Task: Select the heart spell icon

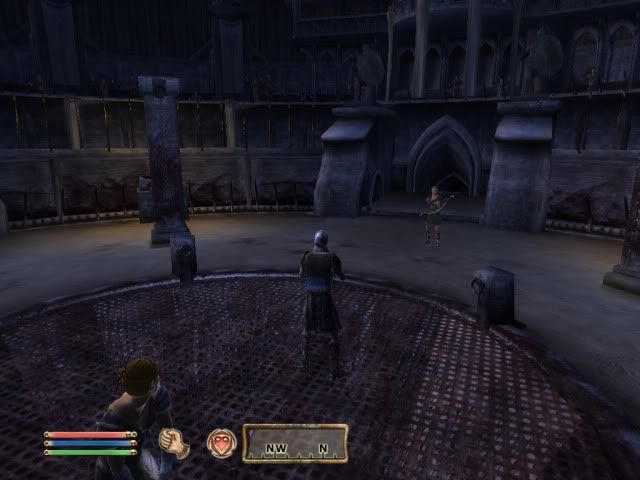Action: pos(221,443)
